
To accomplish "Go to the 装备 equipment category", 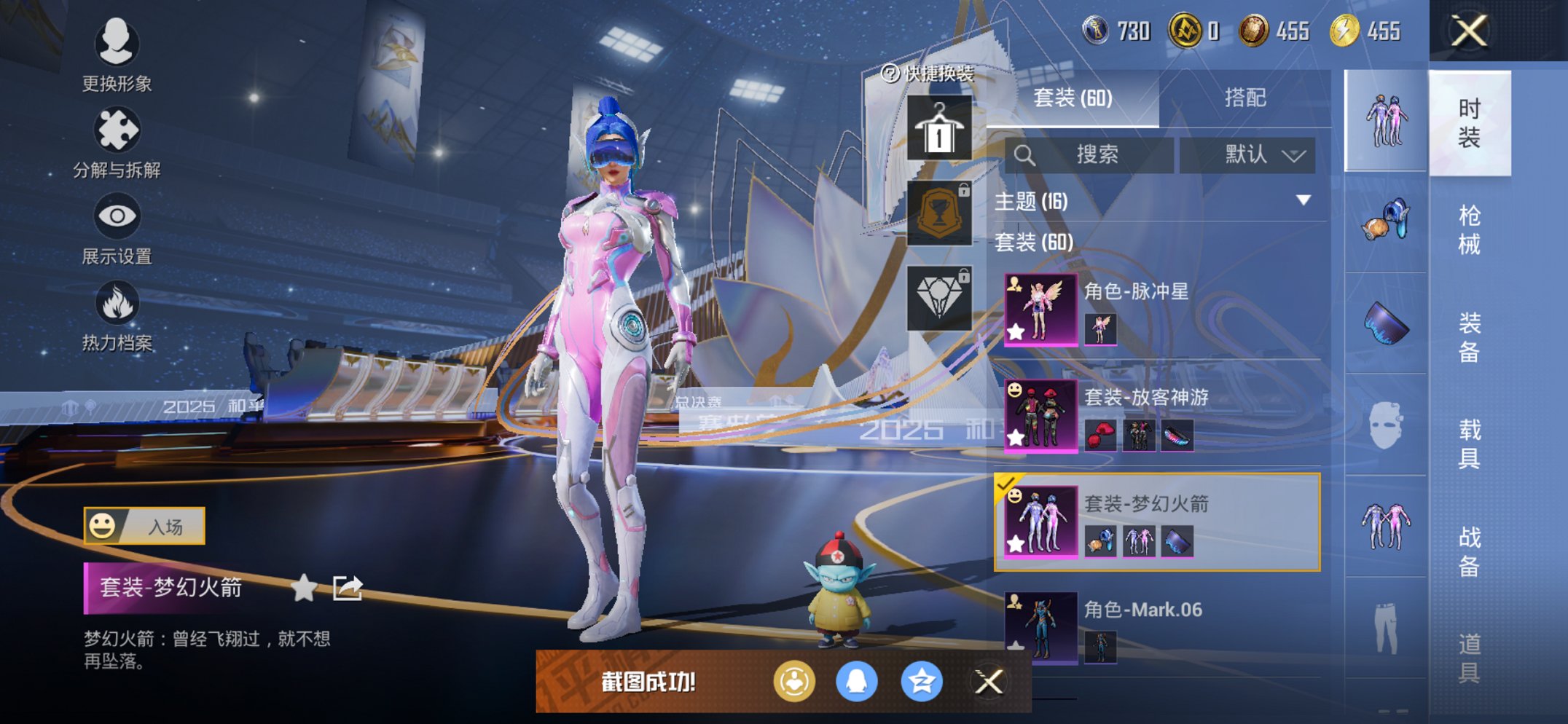I will click(1469, 337).
